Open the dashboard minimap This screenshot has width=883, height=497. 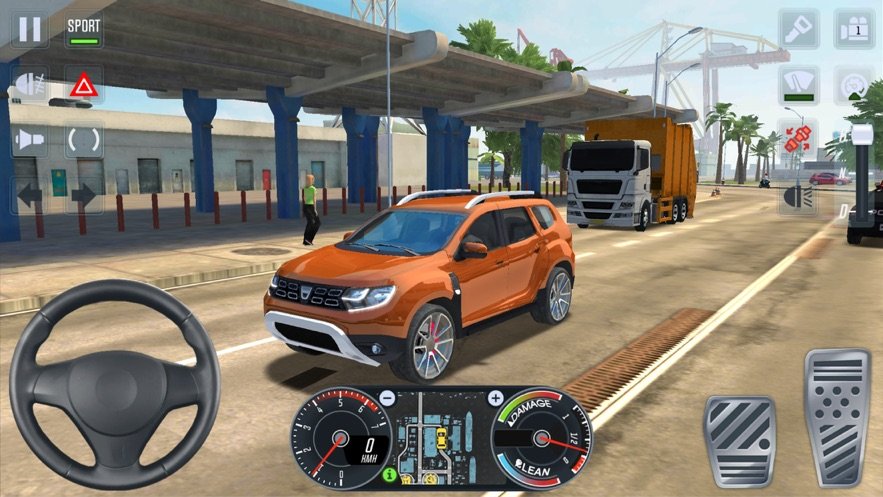point(440,437)
